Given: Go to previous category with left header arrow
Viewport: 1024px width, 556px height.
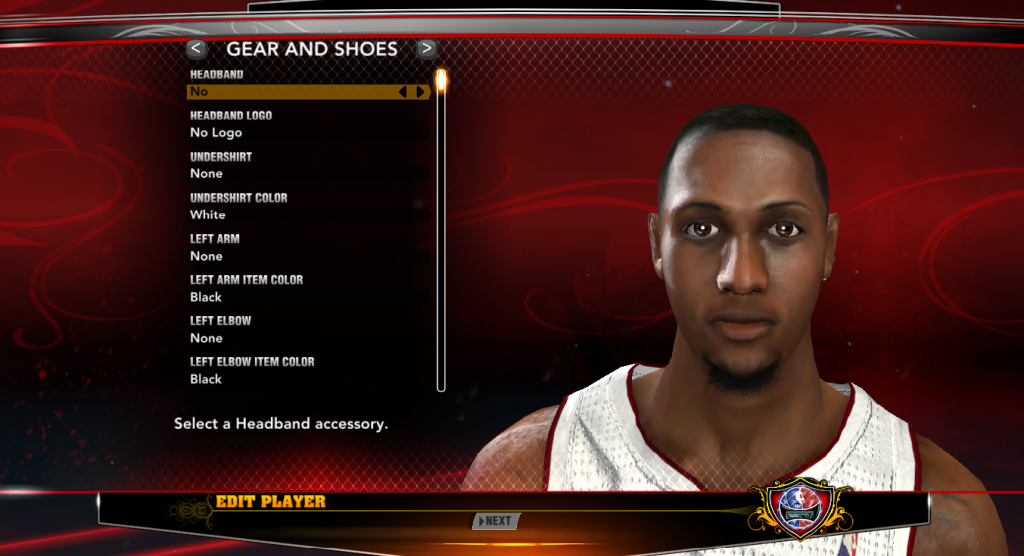Looking at the screenshot, I should [x=197, y=48].
